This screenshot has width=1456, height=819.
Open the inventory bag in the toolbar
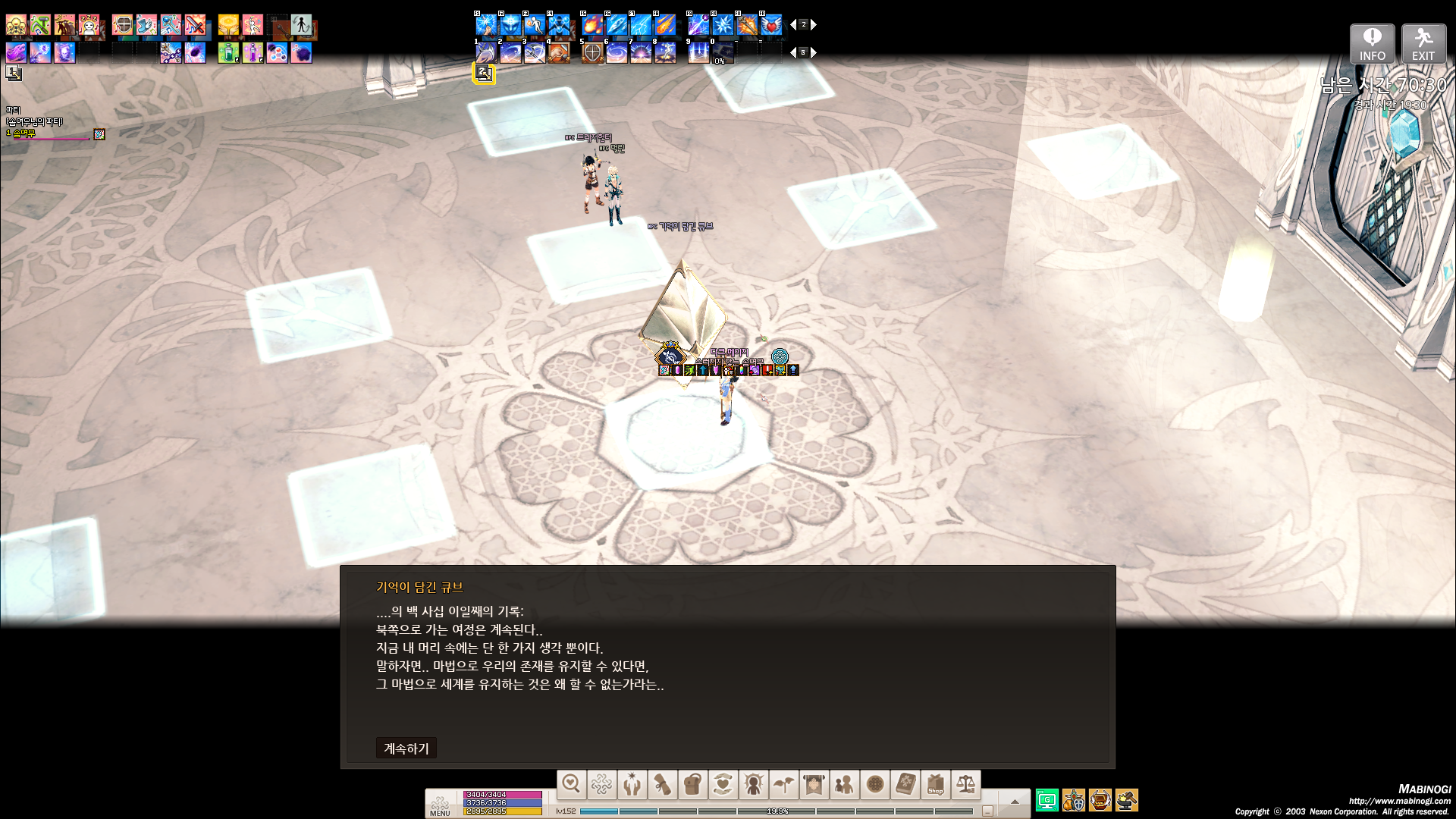(692, 785)
